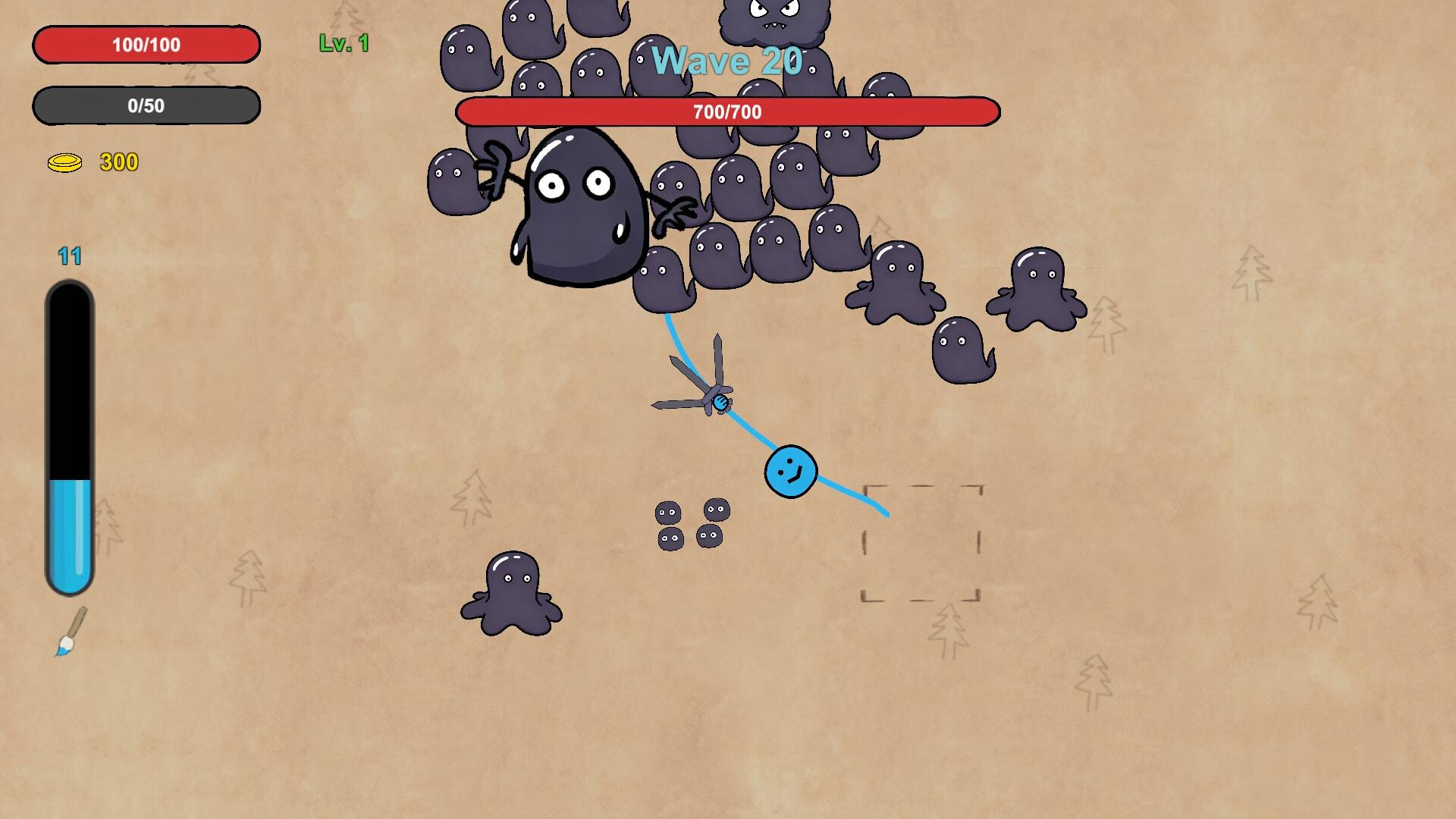Click the ink amount number 11
Image resolution: width=1456 pixels, height=819 pixels.
[71, 256]
